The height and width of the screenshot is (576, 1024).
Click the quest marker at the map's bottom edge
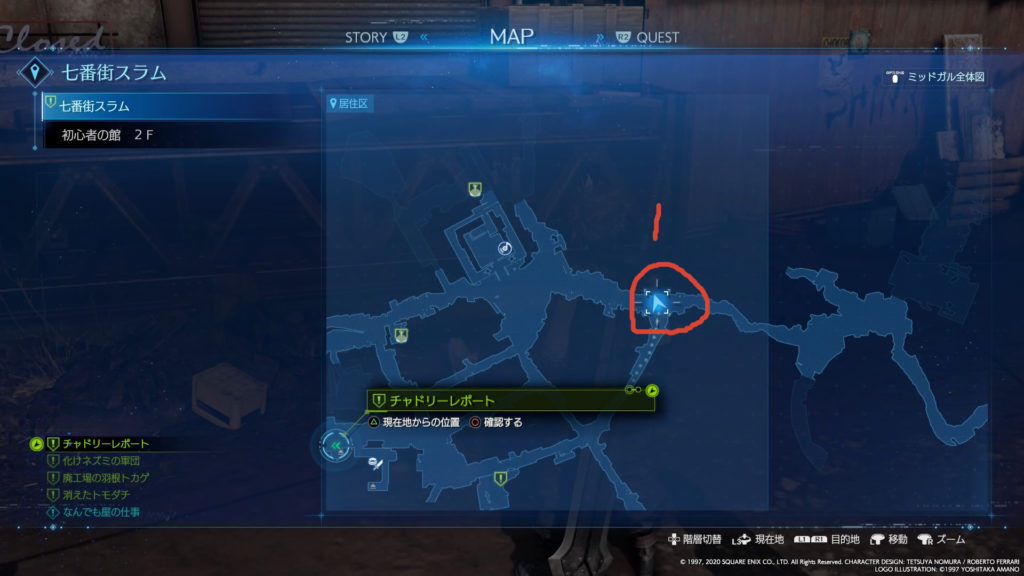pyautogui.click(x=500, y=480)
